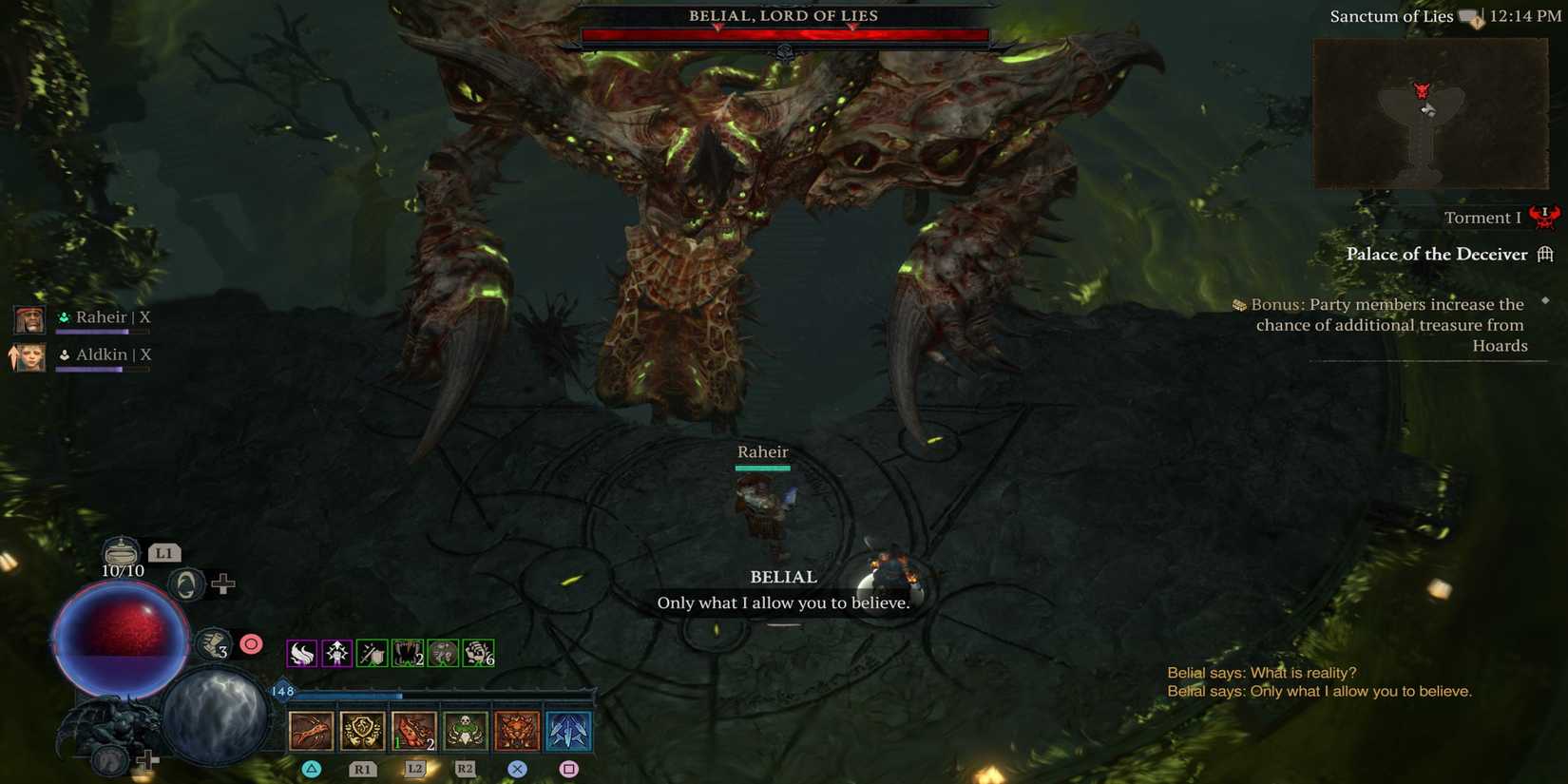Click the green skull companion skill bound to R2
Viewport: 1568px width, 784px height.
[467, 730]
